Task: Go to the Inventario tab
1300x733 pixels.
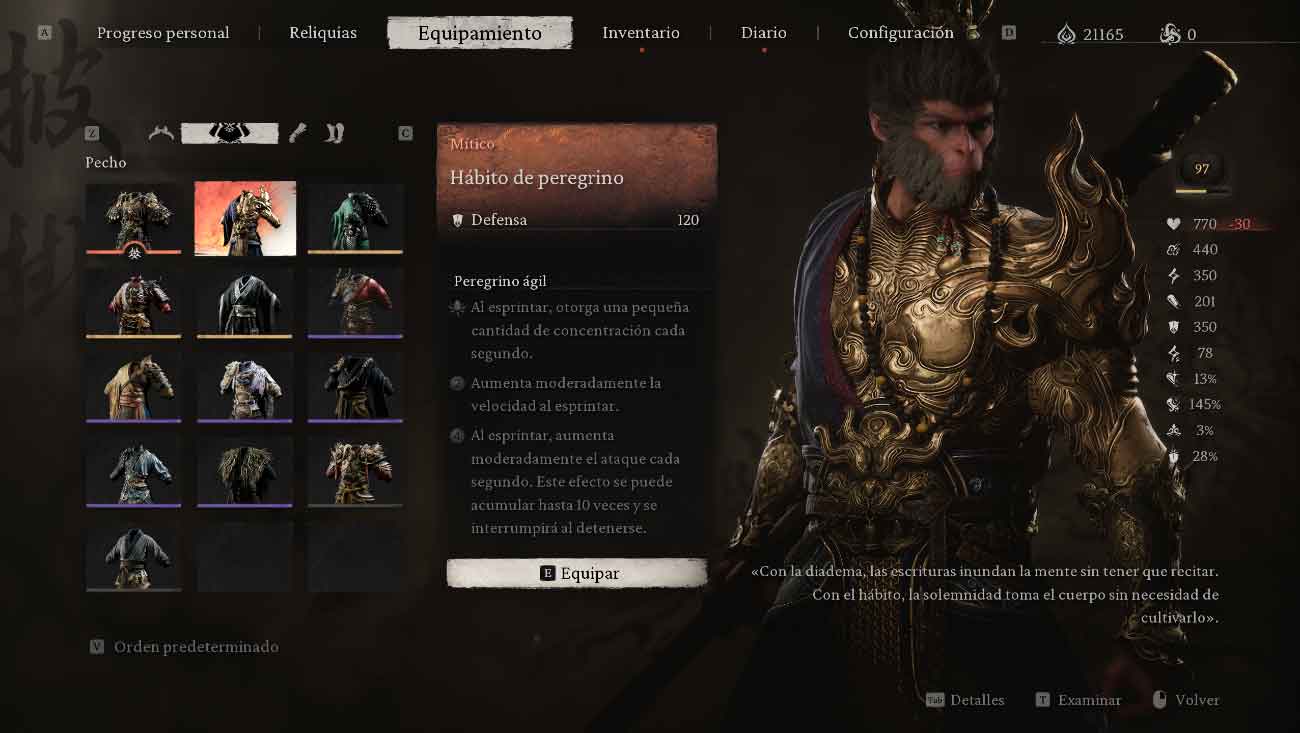Action: point(641,33)
